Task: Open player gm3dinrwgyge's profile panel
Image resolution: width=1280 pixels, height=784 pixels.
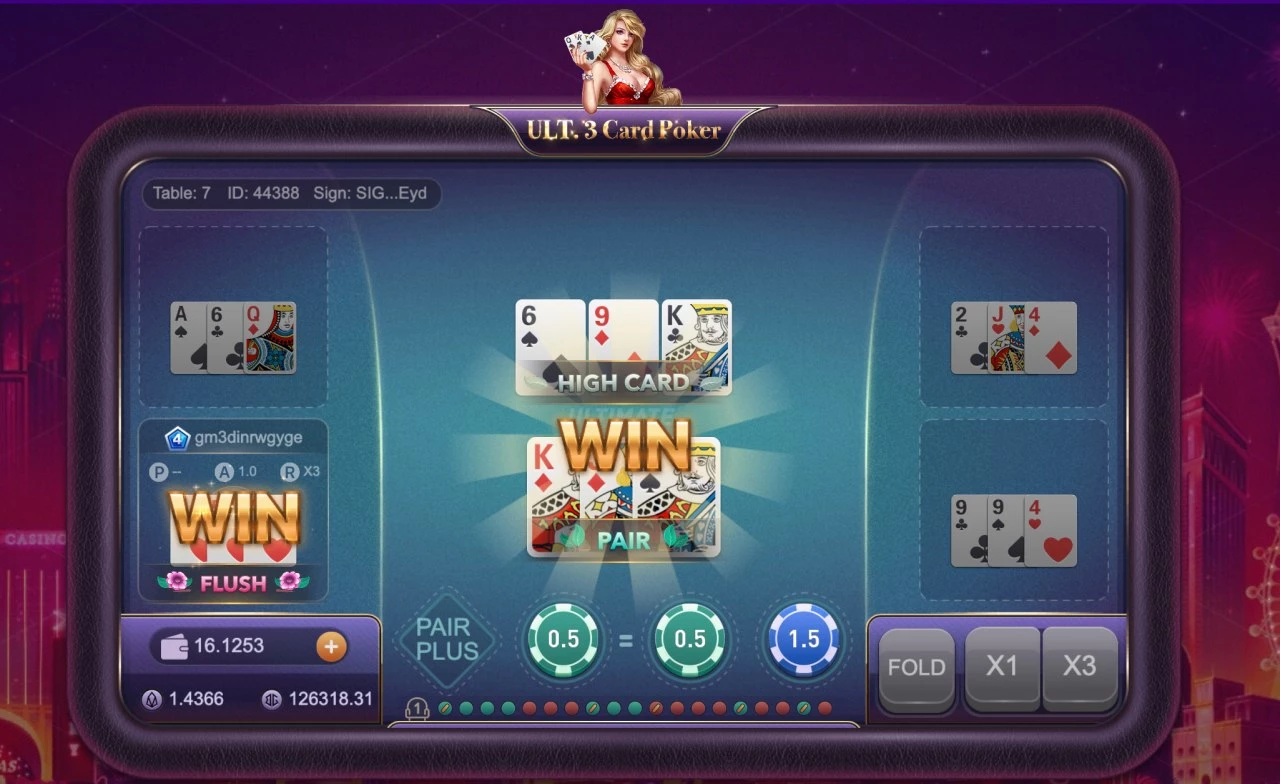Action: point(233,438)
